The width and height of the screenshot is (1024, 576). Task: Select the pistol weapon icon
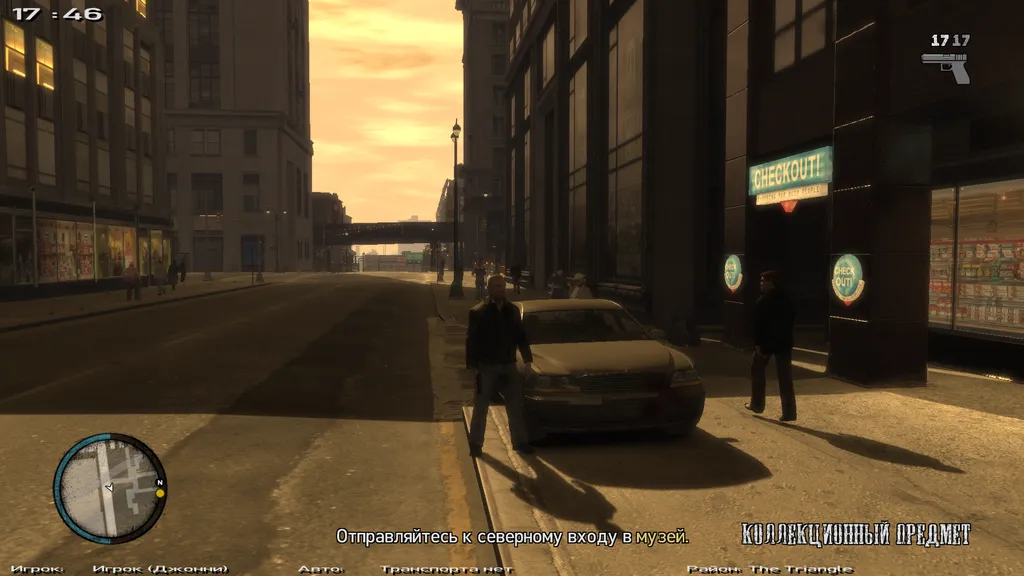tap(946, 66)
